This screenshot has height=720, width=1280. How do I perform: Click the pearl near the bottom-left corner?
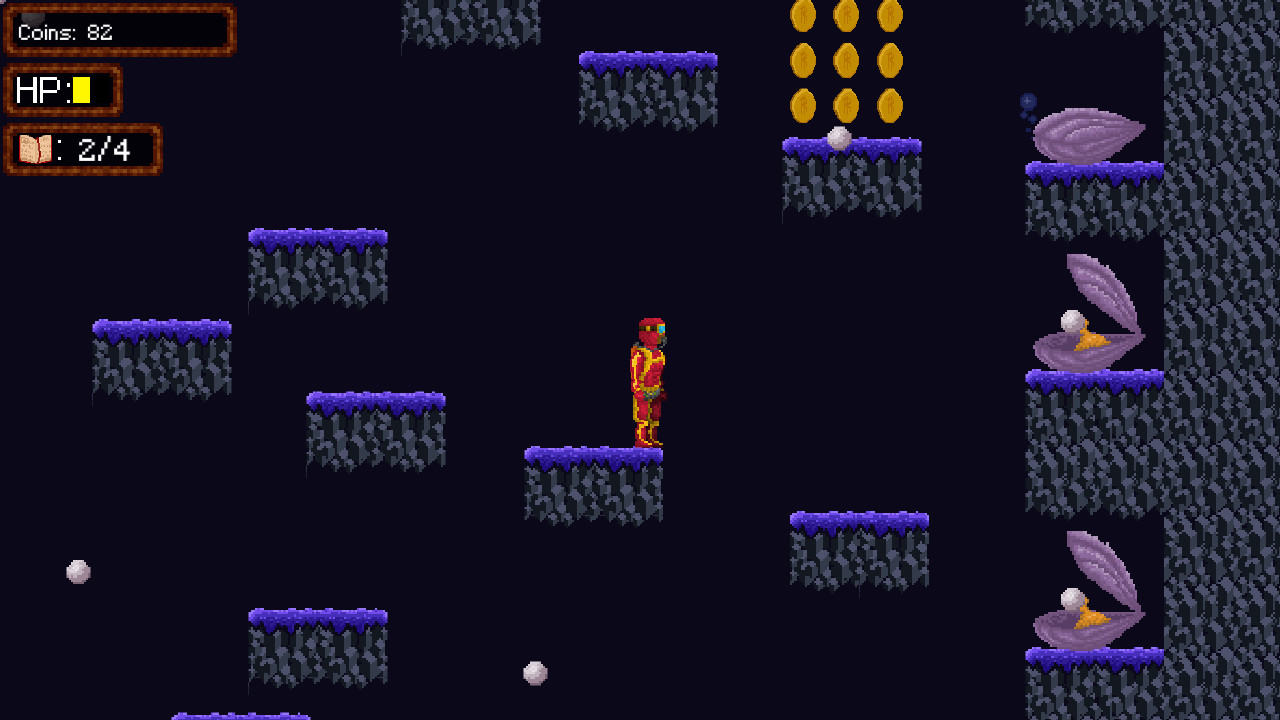pos(78,571)
